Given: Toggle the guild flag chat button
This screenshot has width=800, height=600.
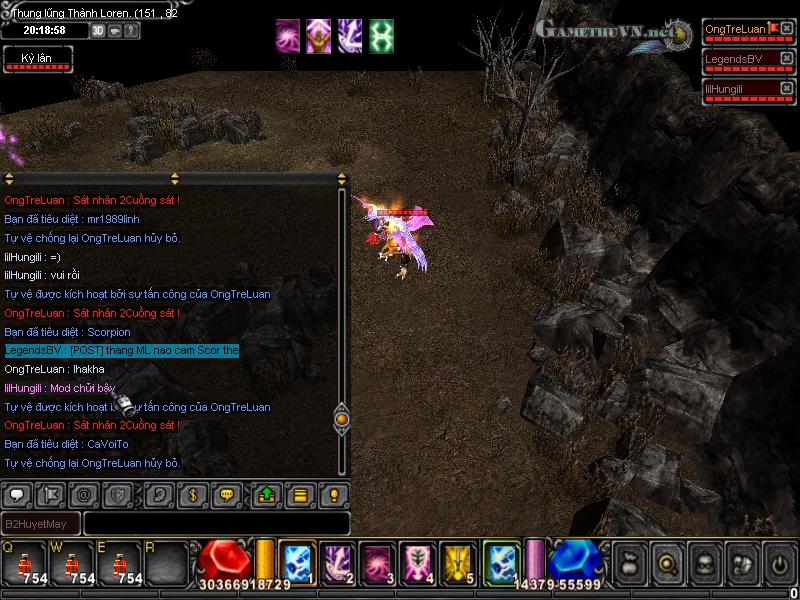Looking at the screenshot, I should click(x=49, y=494).
